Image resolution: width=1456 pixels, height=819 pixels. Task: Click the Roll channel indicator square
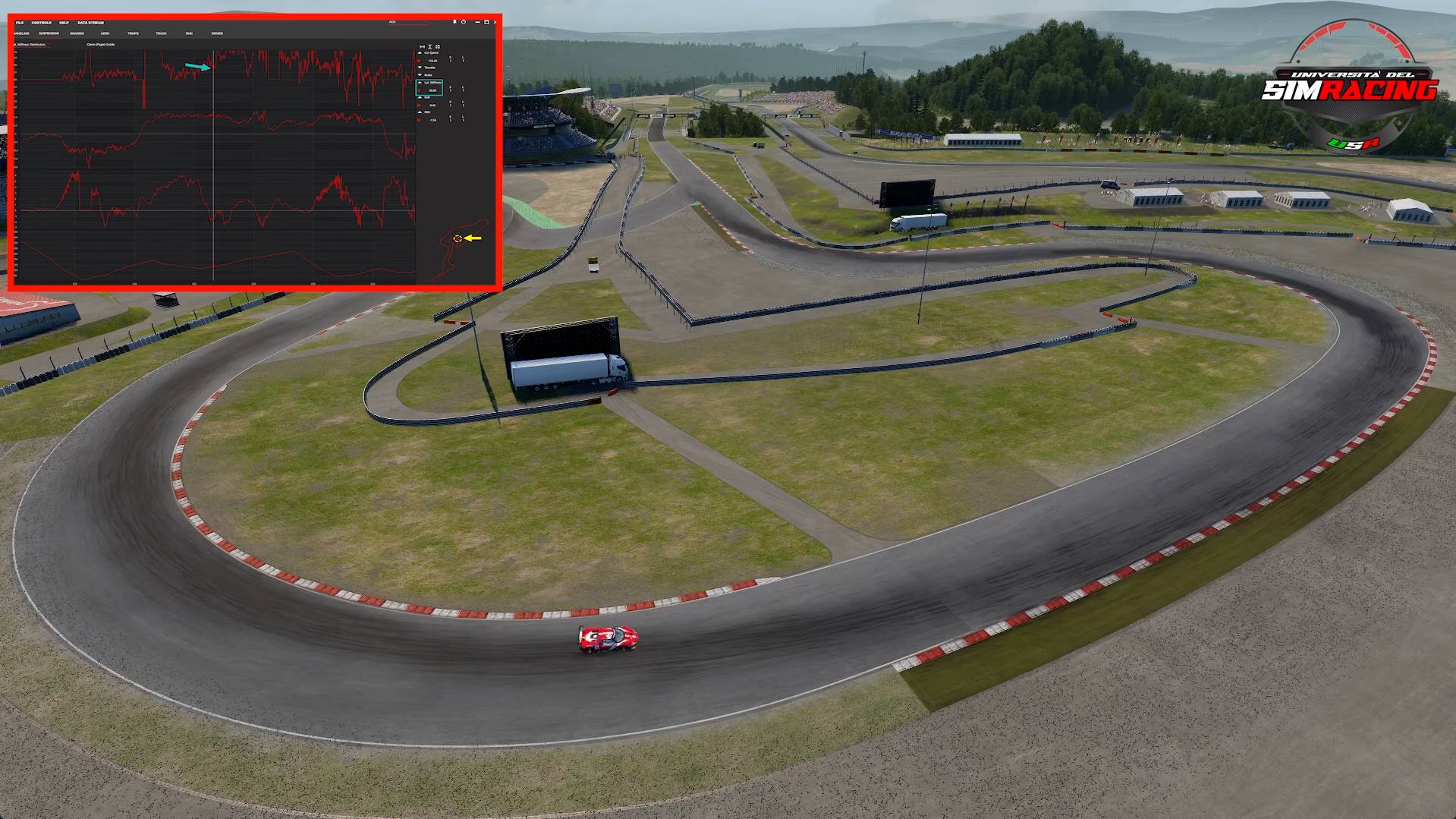pyautogui.click(x=420, y=106)
